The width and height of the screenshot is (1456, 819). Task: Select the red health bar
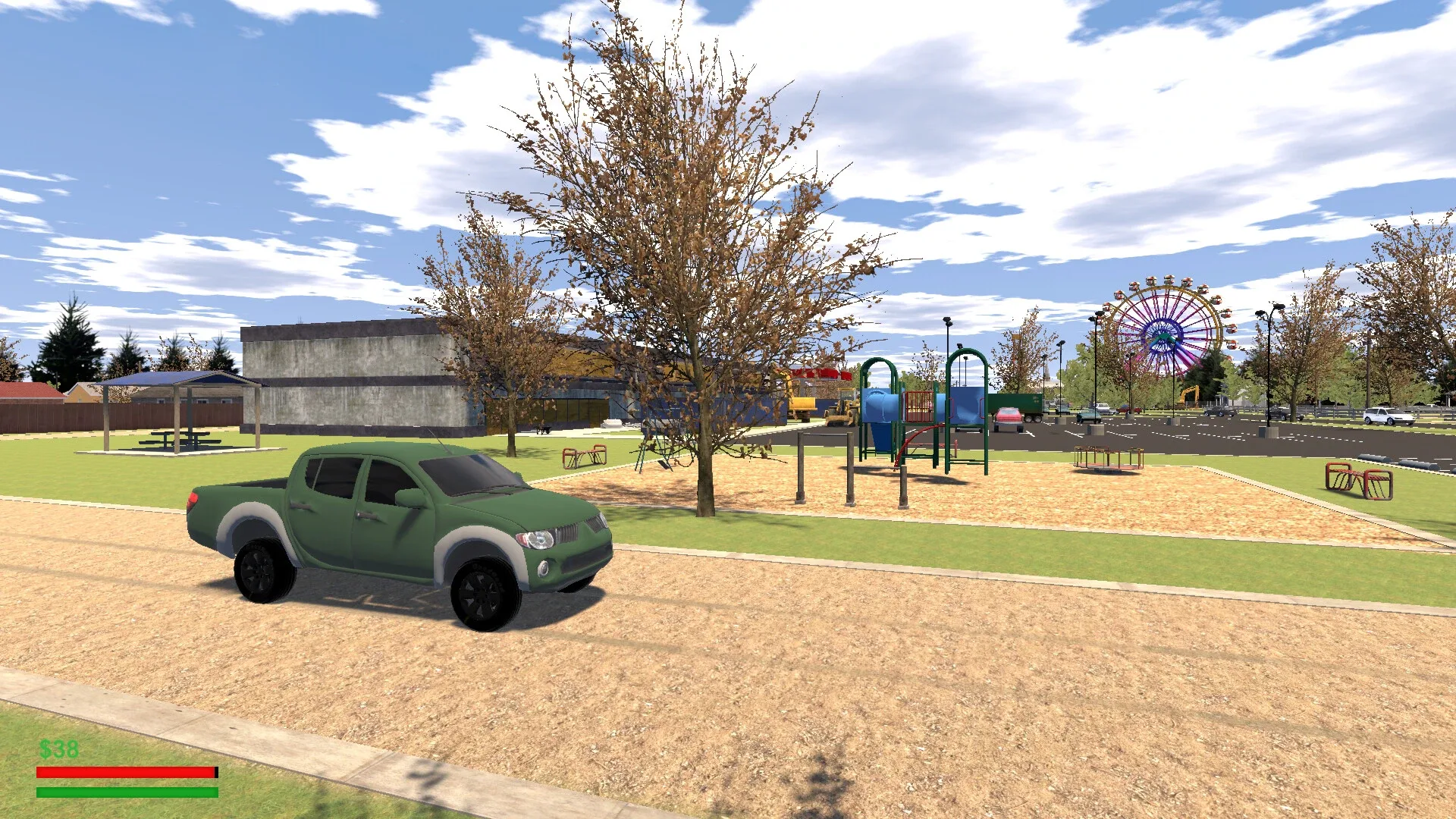click(x=125, y=773)
